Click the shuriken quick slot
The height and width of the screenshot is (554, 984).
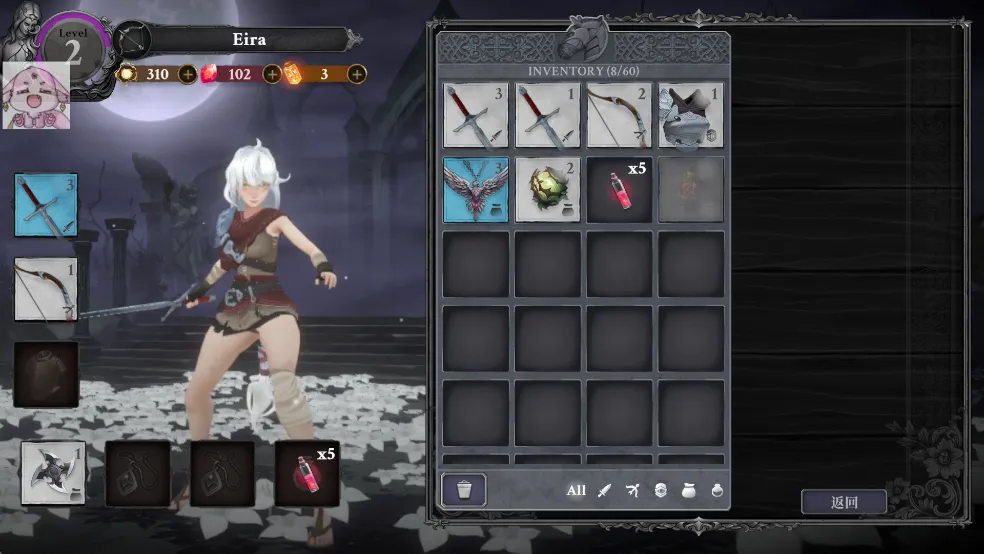(x=53, y=473)
